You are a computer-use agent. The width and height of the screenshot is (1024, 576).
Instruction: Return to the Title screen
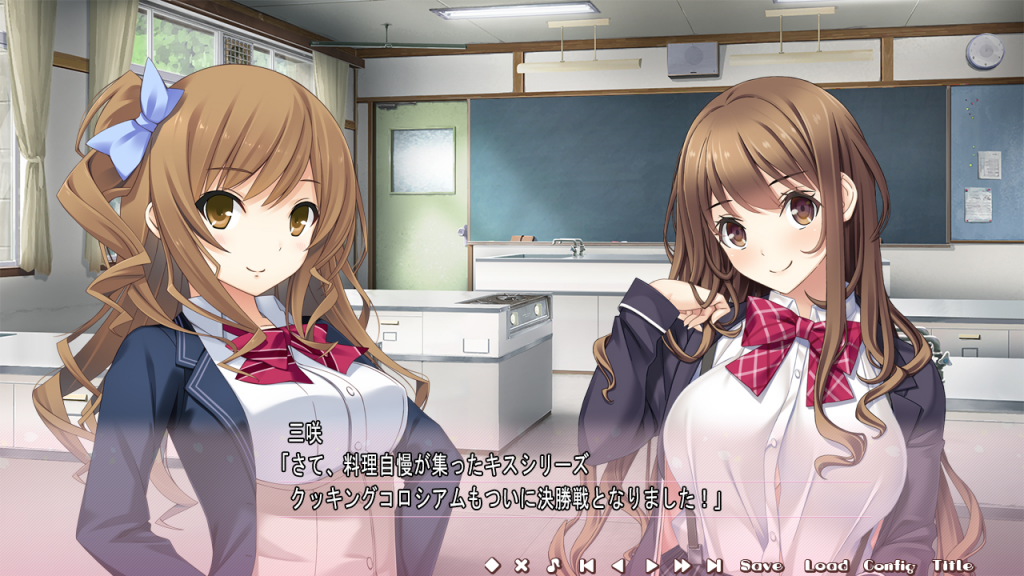(x=952, y=565)
